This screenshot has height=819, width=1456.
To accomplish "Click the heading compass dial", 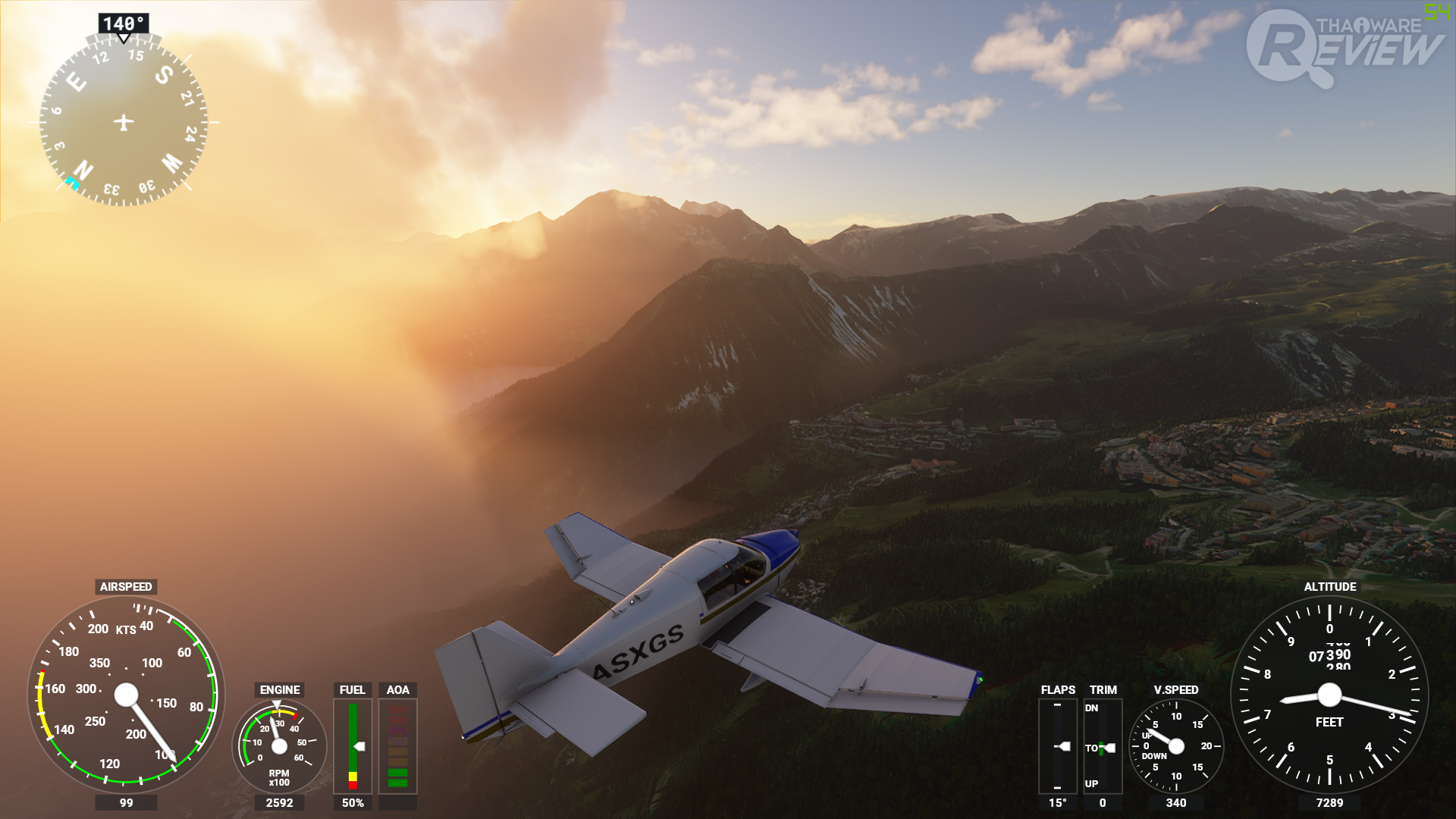I will [124, 122].
